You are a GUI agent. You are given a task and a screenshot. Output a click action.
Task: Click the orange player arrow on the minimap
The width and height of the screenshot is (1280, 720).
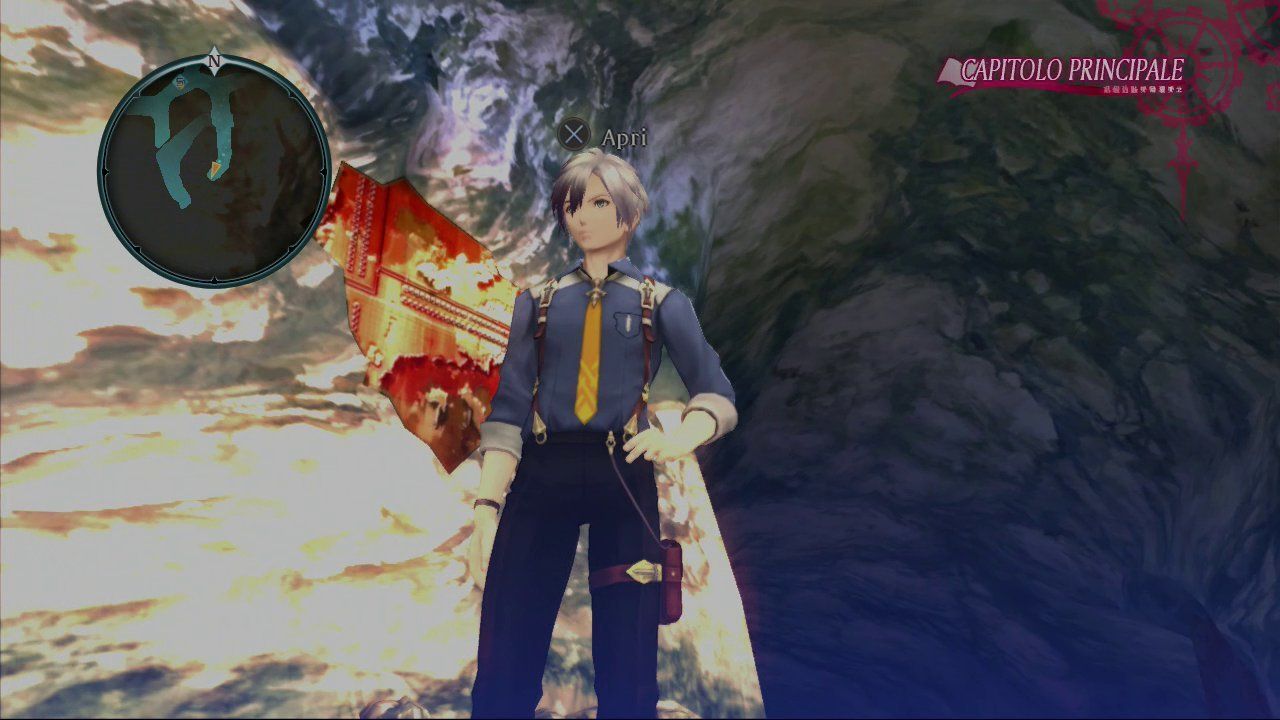coord(216,169)
